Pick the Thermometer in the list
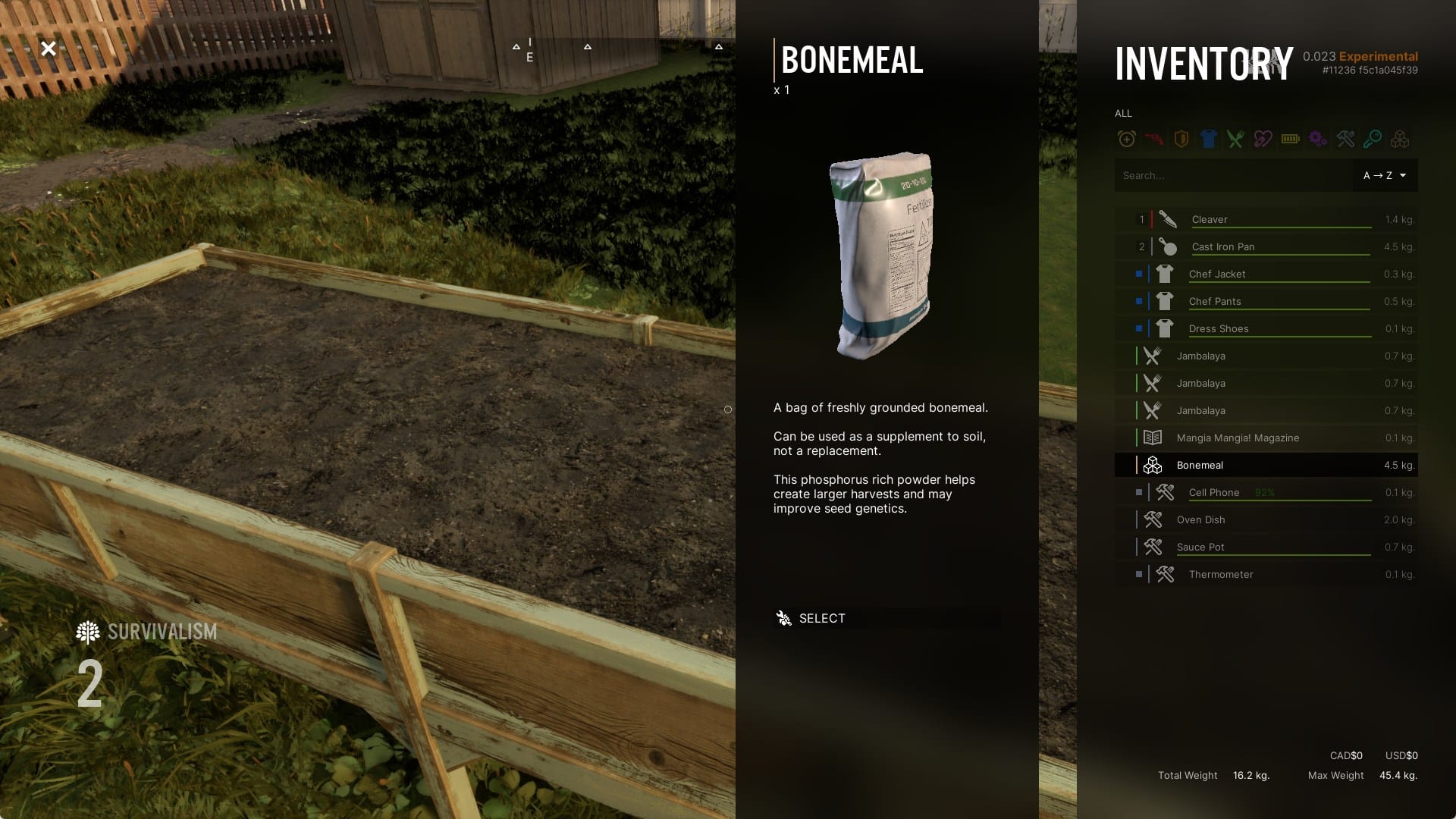Viewport: 1456px width, 819px height. pyautogui.click(x=1220, y=574)
